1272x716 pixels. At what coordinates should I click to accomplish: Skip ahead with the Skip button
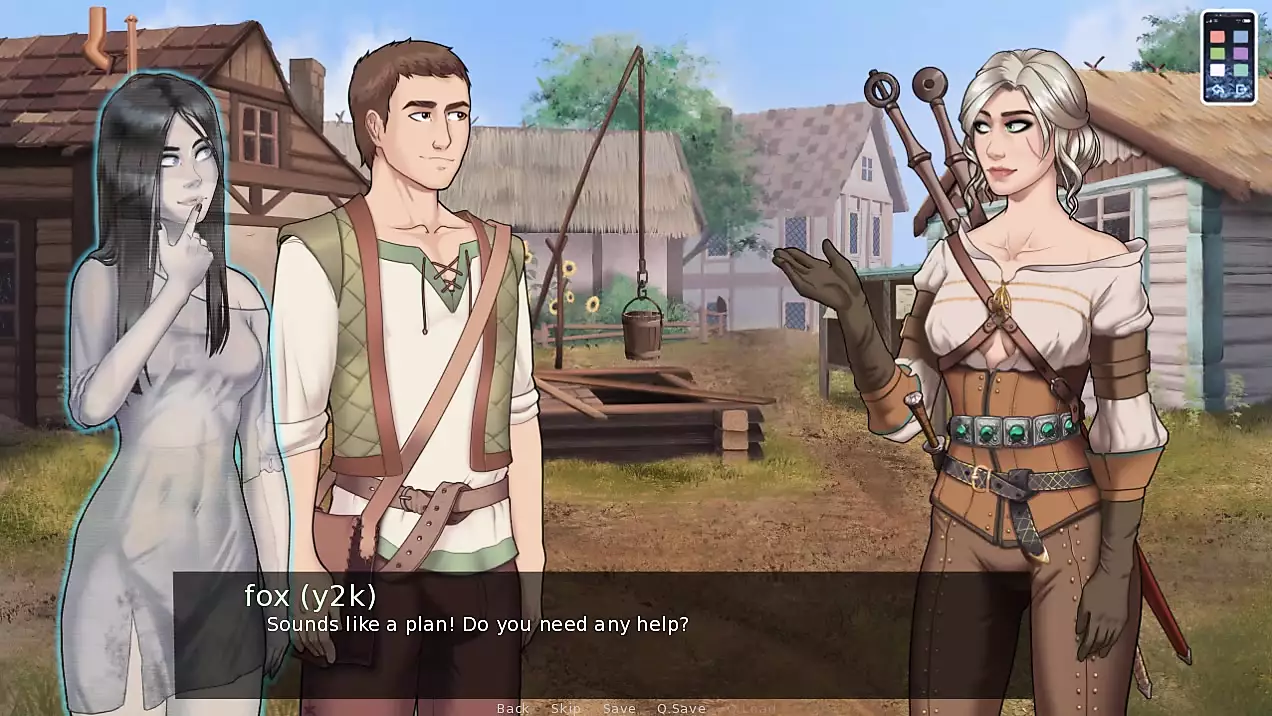pos(566,708)
